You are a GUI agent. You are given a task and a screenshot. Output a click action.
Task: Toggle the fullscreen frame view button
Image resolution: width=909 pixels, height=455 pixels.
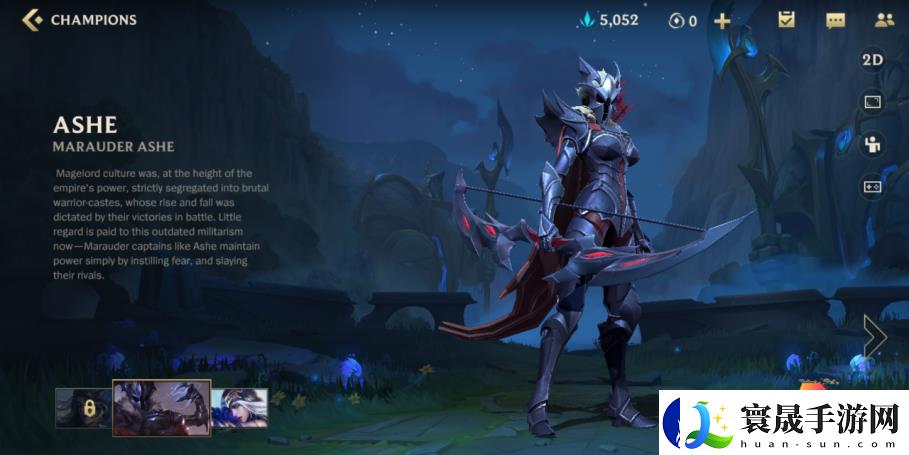pyautogui.click(x=872, y=102)
